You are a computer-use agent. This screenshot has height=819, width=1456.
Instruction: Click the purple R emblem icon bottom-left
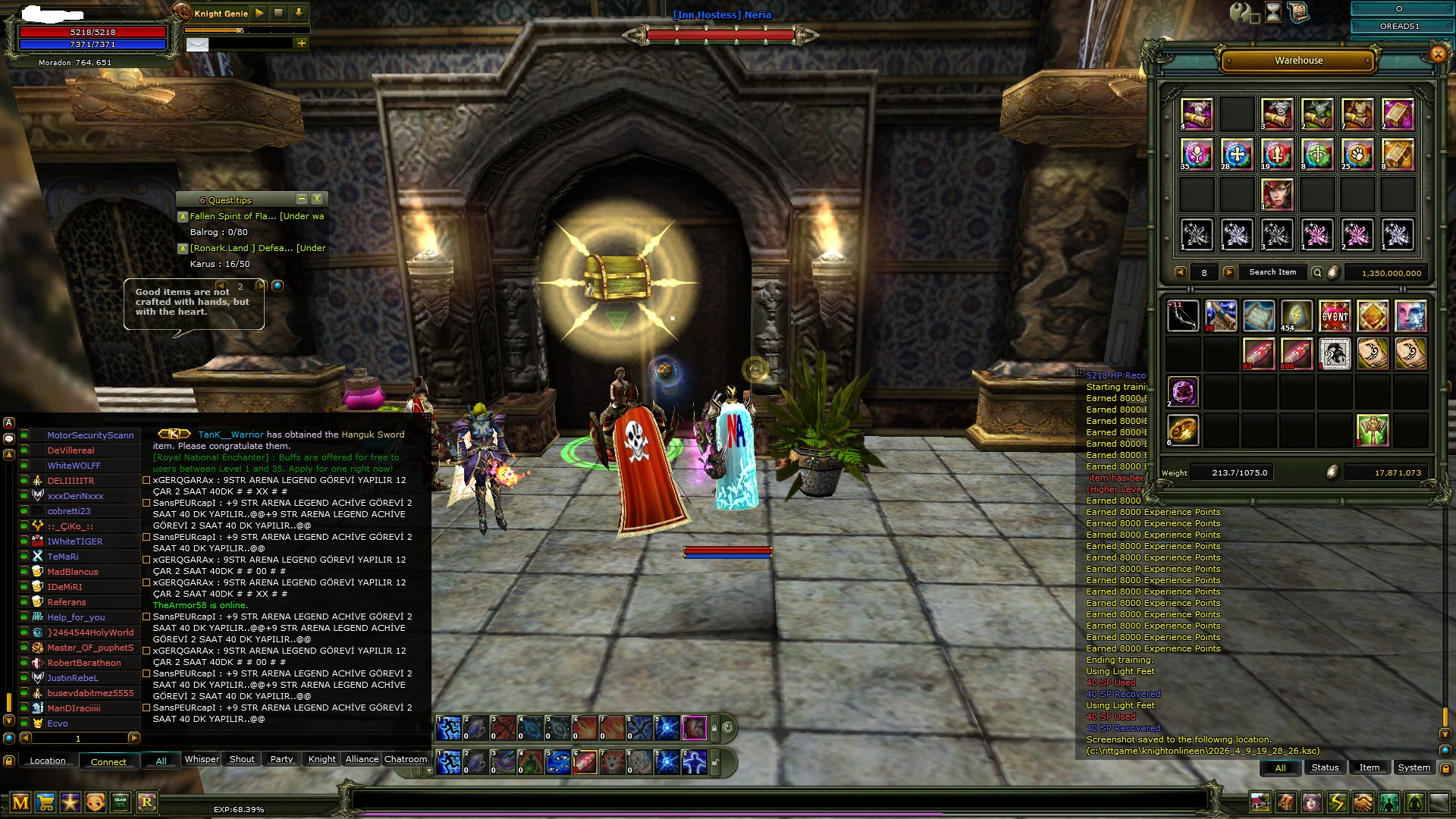point(146,802)
